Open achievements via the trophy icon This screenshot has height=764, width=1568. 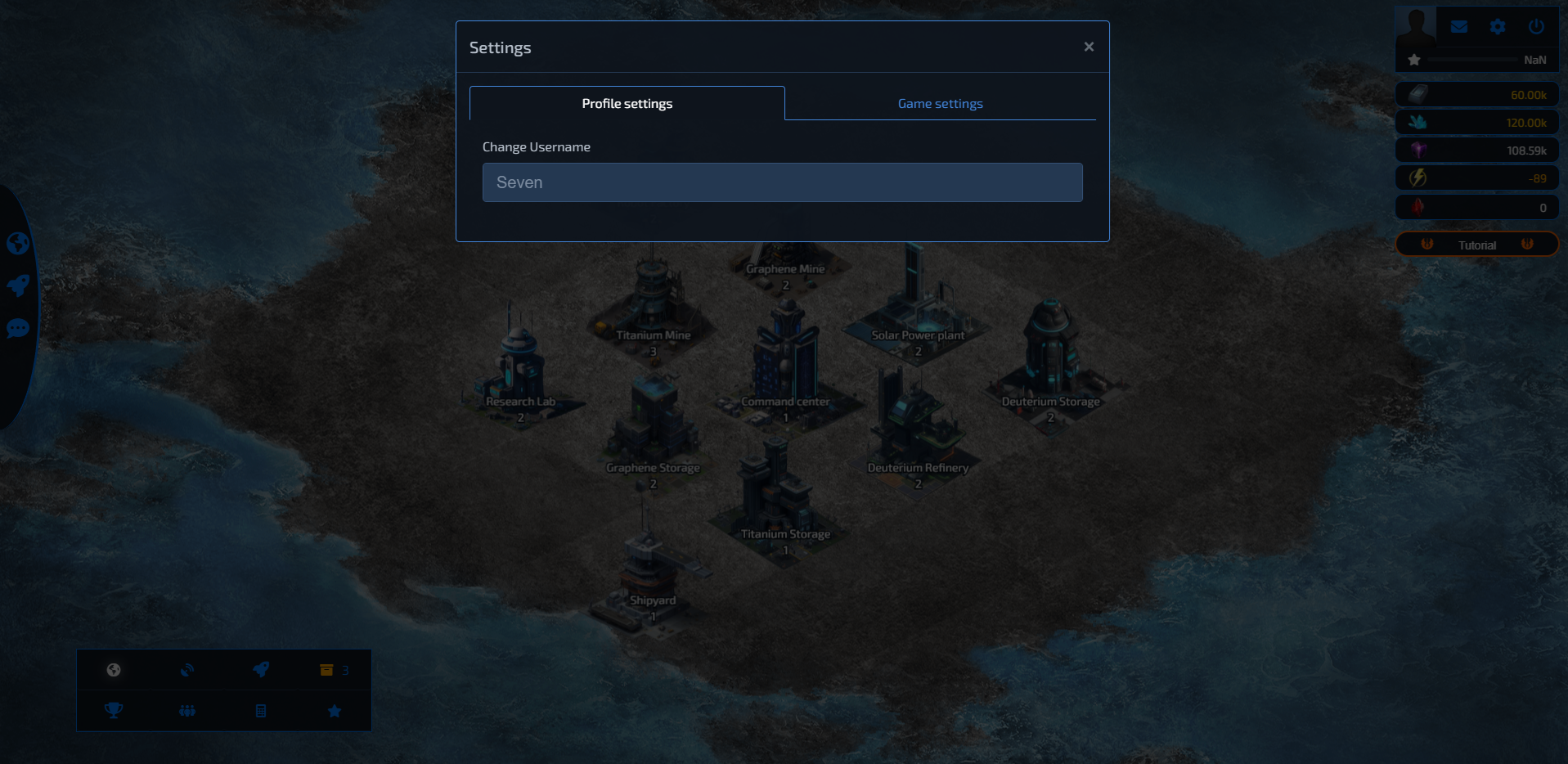(x=113, y=710)
